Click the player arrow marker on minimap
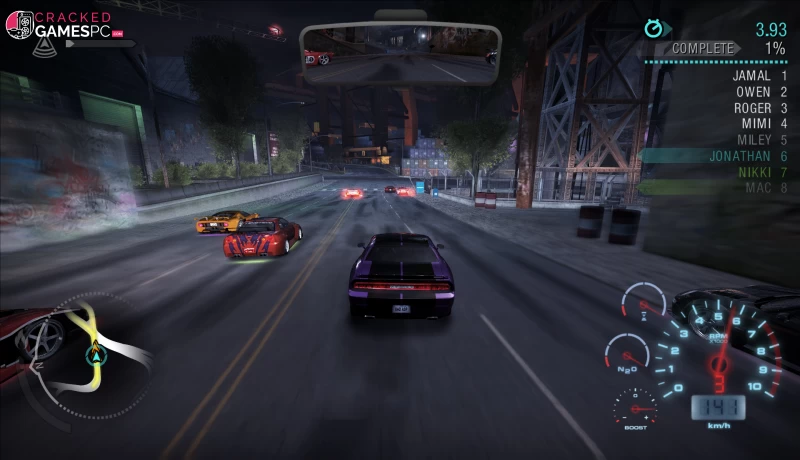Screen dimensions: 800x460 97,353
